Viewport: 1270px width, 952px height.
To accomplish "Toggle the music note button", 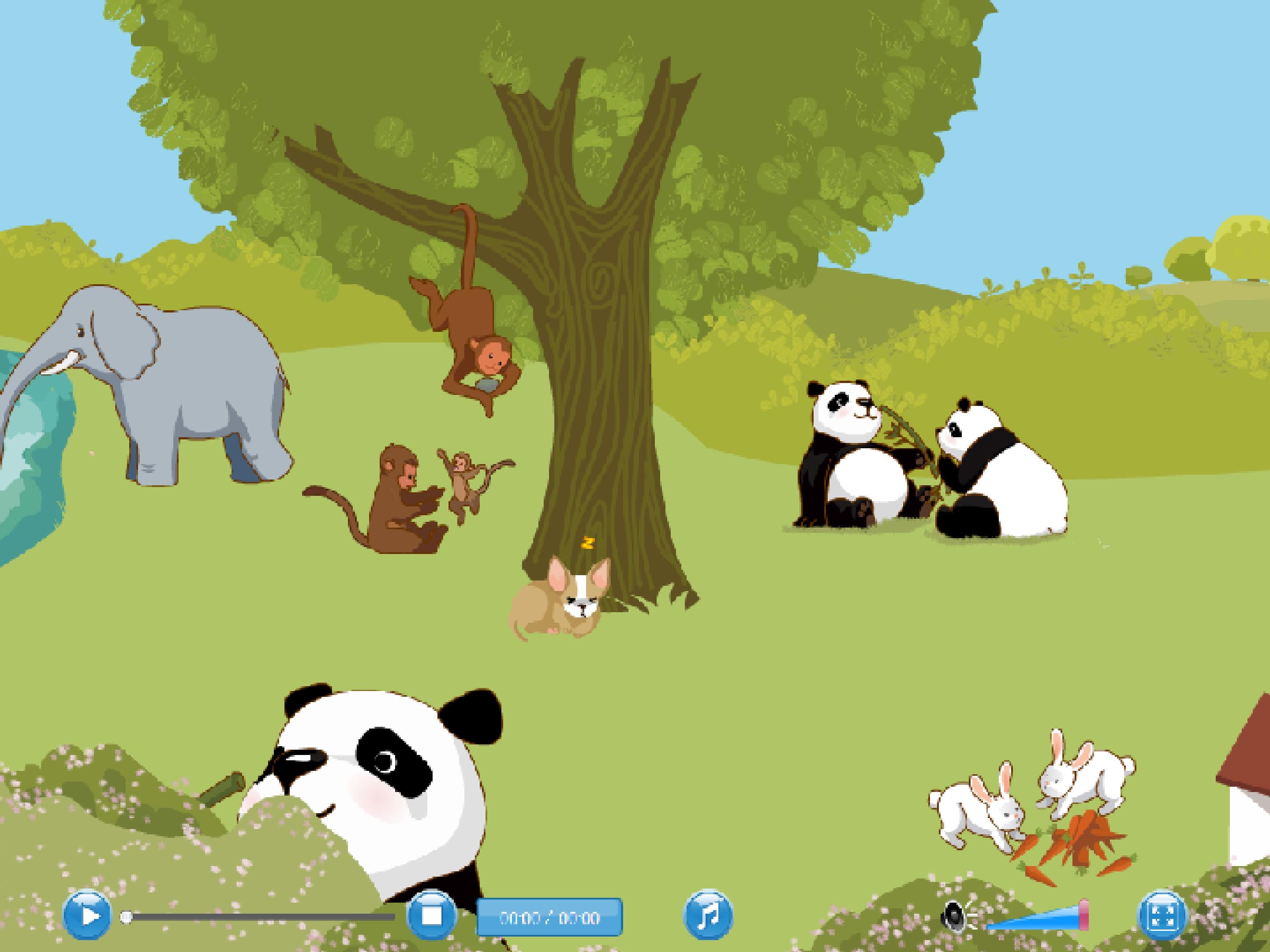I will [x=709, y=916].
